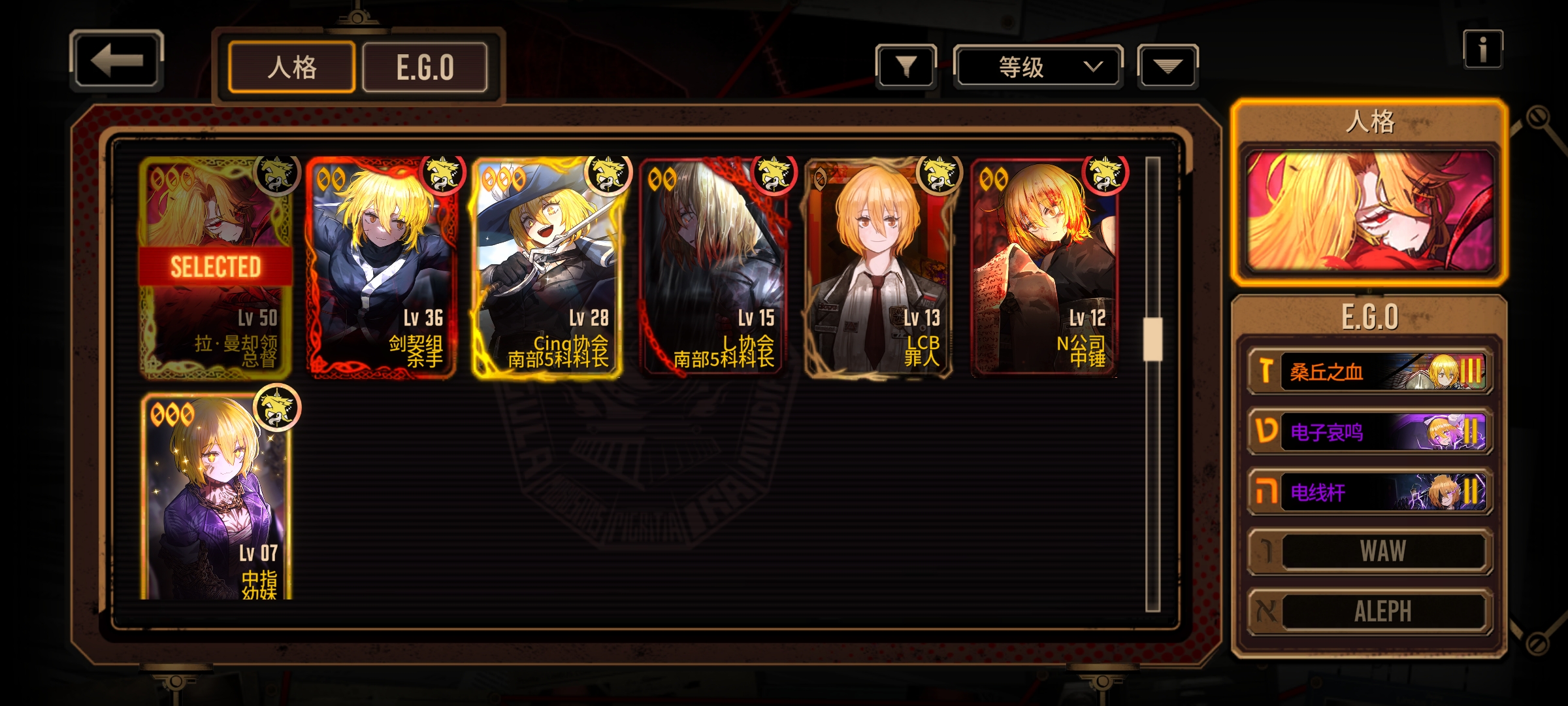
Task: Pick the Lv 28 Cinq协会 identity card
Action: click(547, 268)
